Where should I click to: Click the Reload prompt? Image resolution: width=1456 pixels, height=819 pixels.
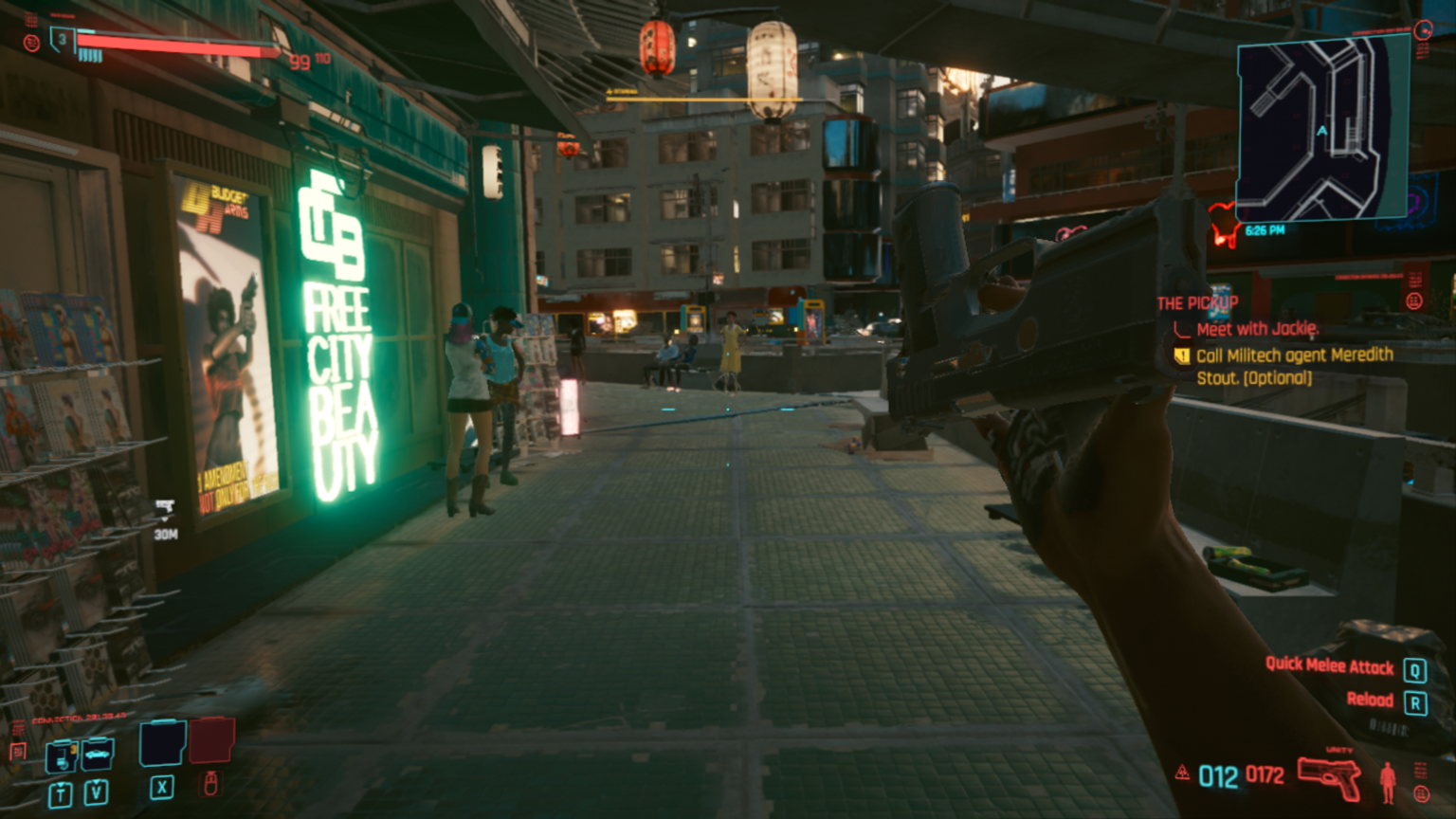1368,700
